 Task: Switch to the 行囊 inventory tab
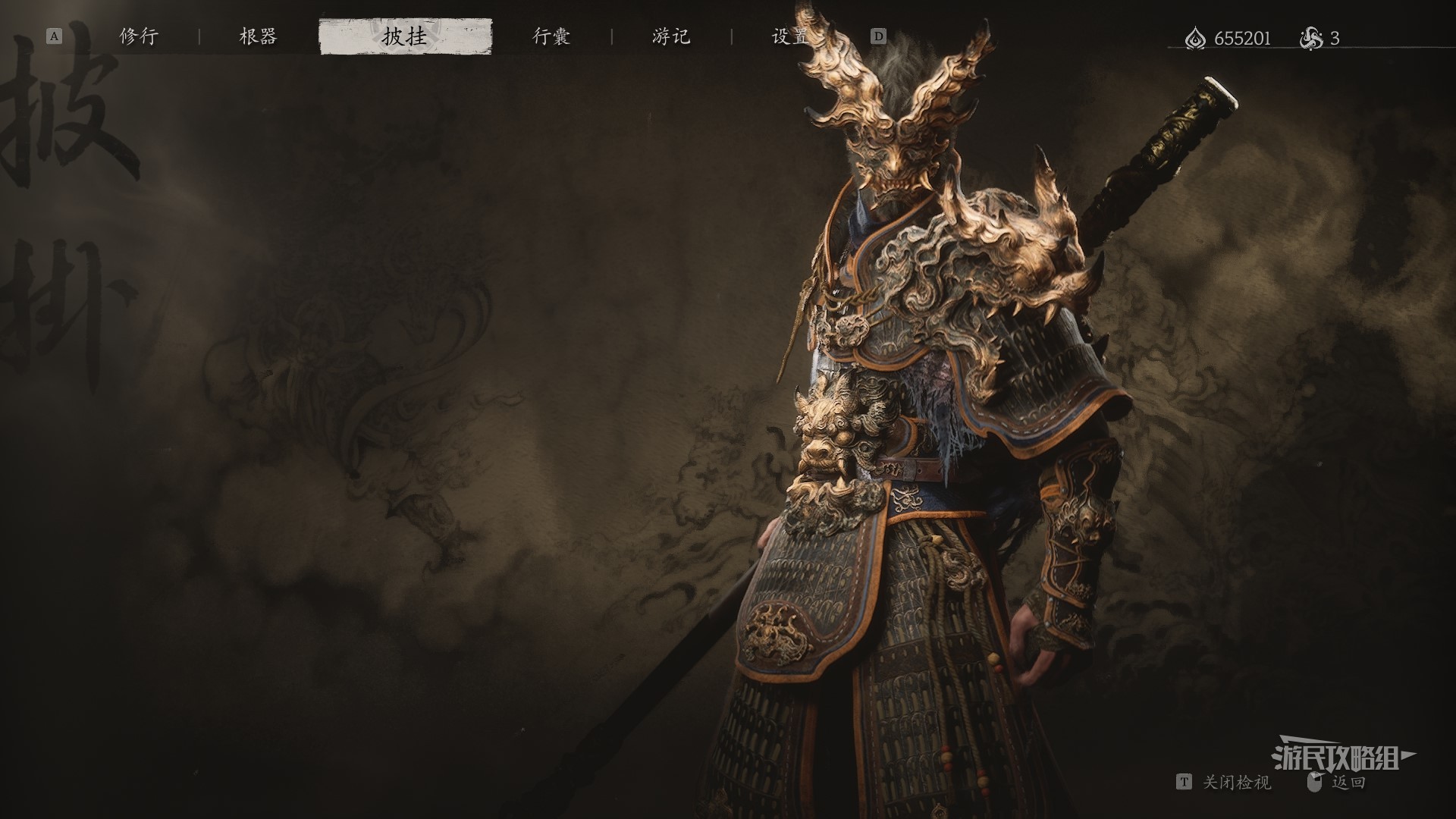(551, 36)
